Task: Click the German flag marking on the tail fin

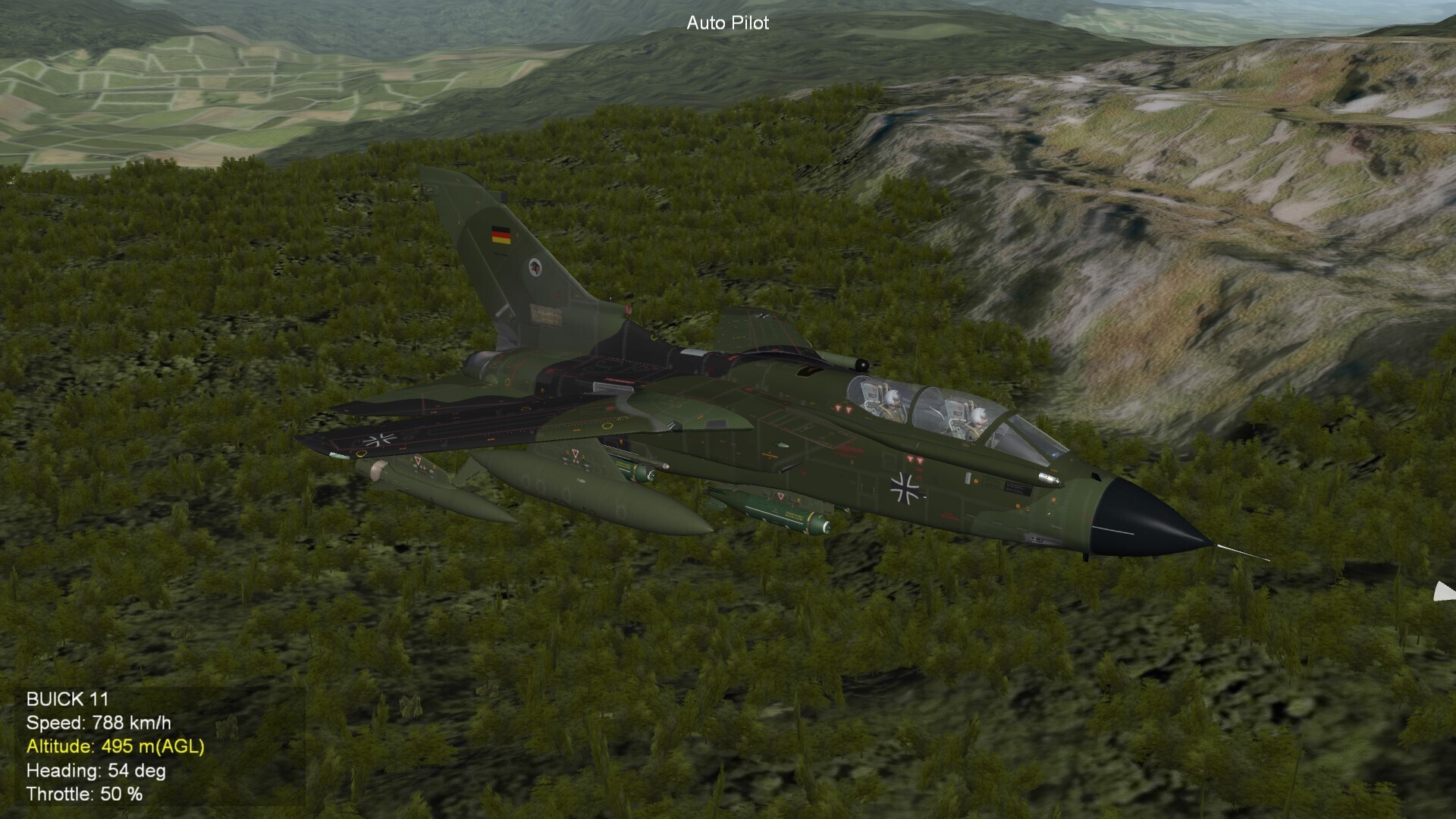Action: tap(500, 236)
